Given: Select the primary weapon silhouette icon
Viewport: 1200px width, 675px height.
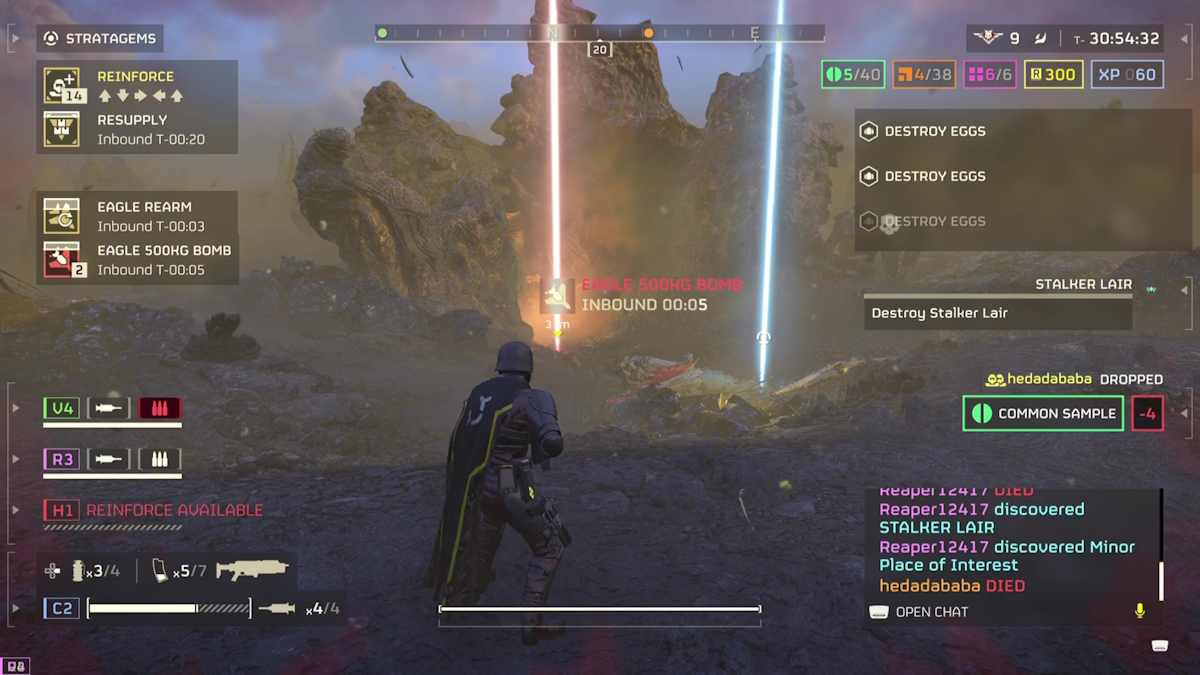Looking at the screenshot, I should (252, 571).
